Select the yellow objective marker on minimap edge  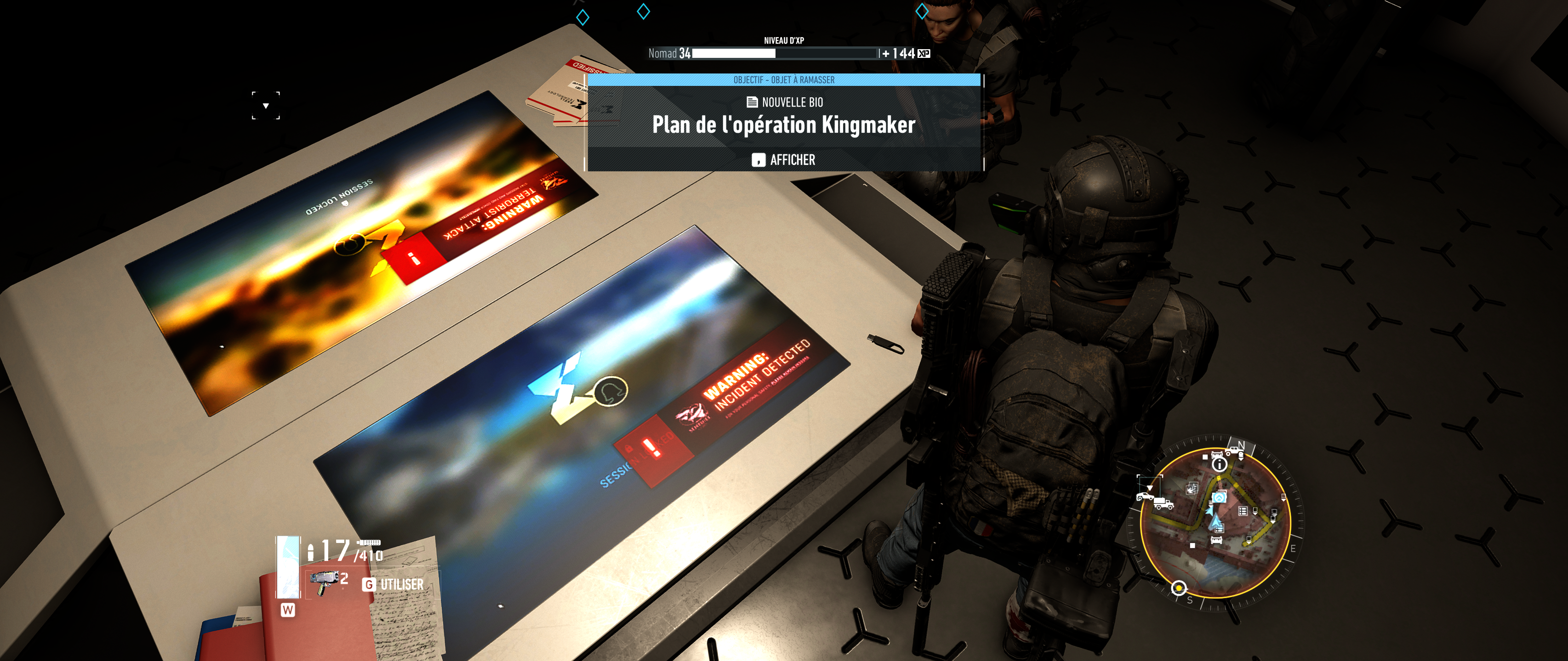(1179, 588)
